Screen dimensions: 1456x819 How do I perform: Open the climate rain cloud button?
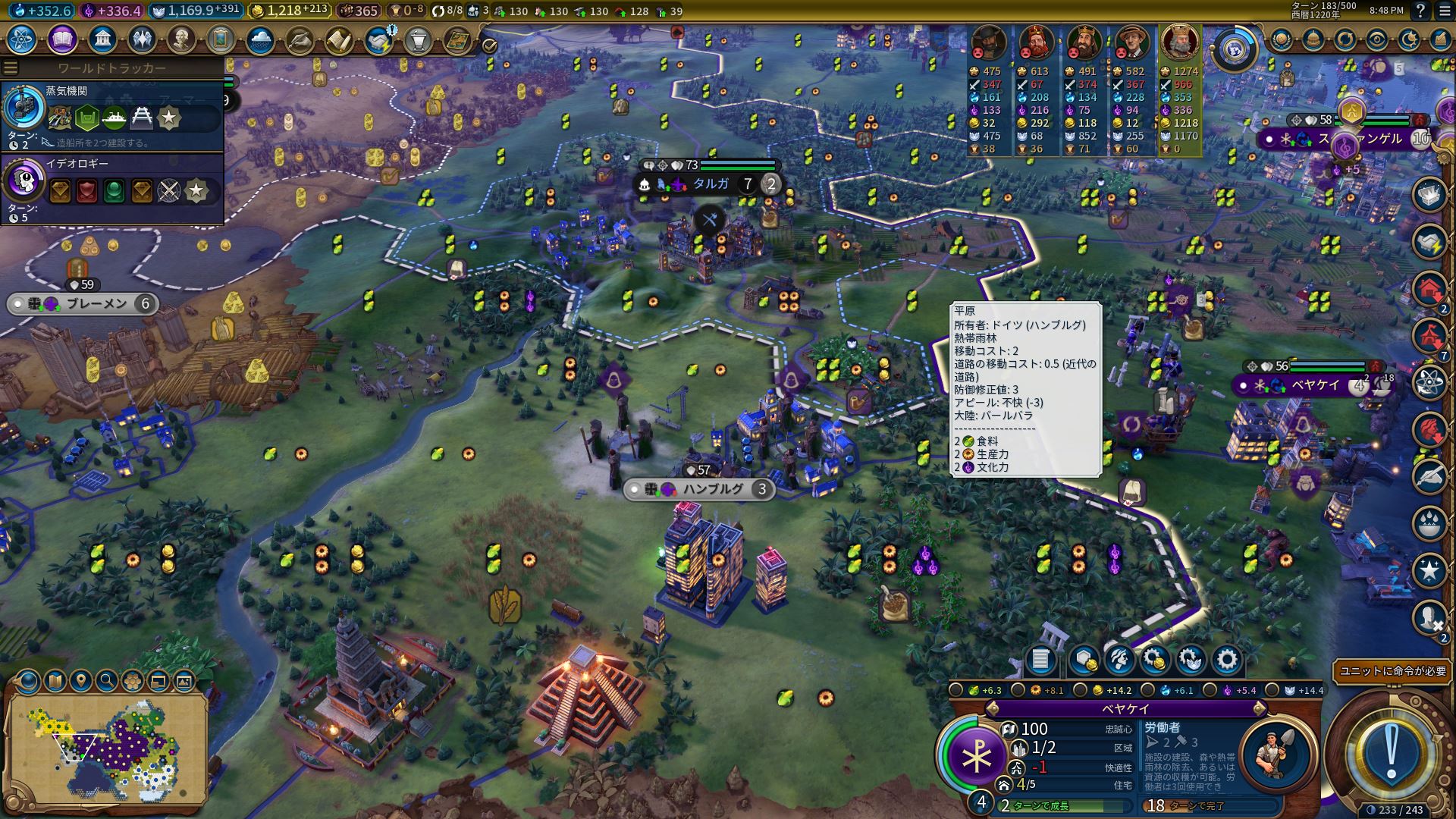[x=260, y=39]
